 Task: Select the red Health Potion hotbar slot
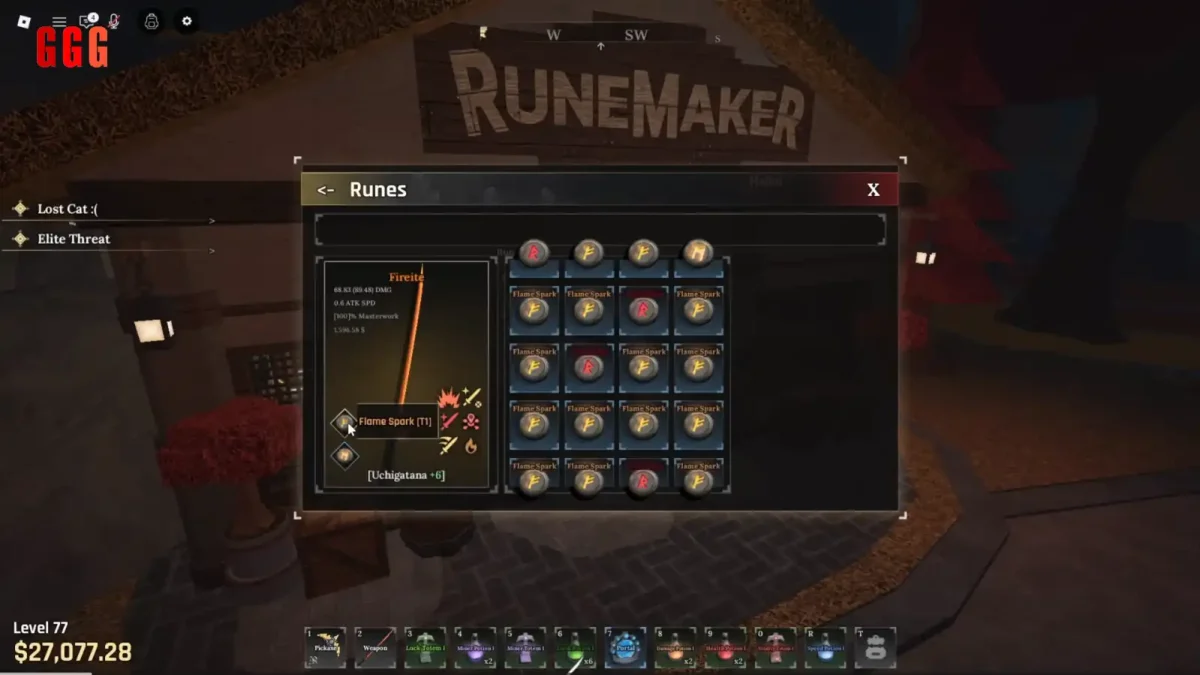coord(725,647)
